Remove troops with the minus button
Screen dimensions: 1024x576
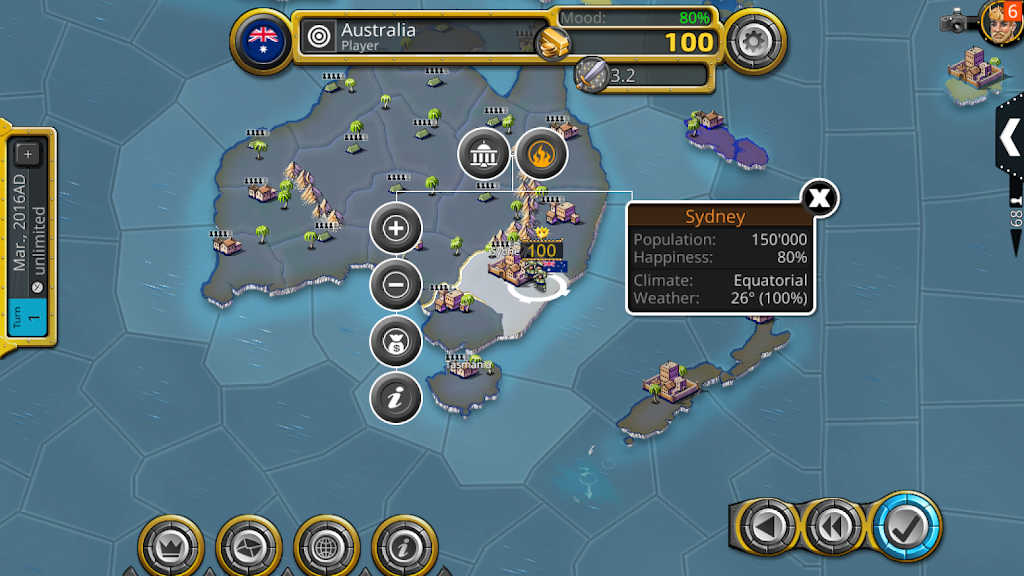coord(396,285)
